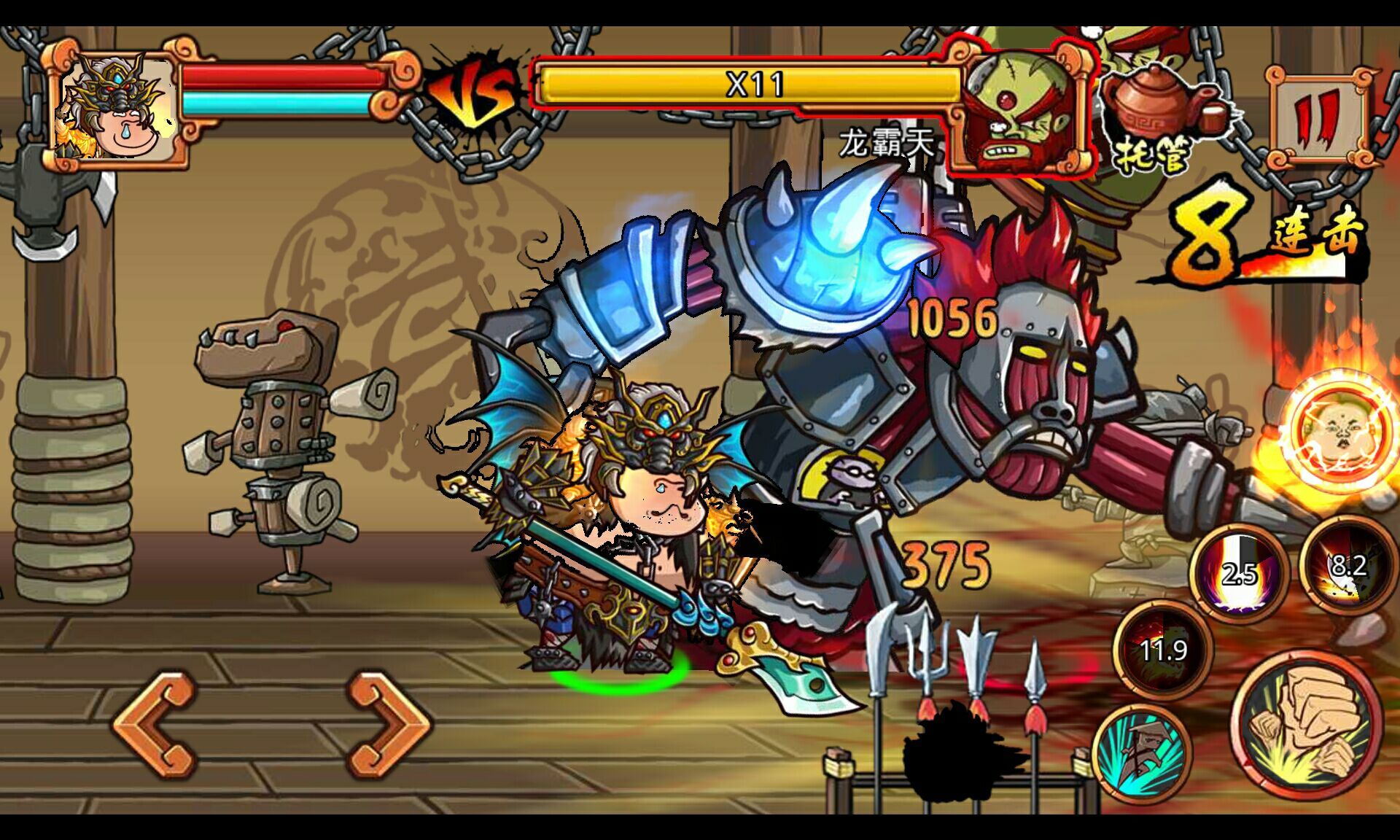1400x840 pixels.
Task: Use the skill showing 11.9 cooldown
Action: click(x=1163, y=647)
